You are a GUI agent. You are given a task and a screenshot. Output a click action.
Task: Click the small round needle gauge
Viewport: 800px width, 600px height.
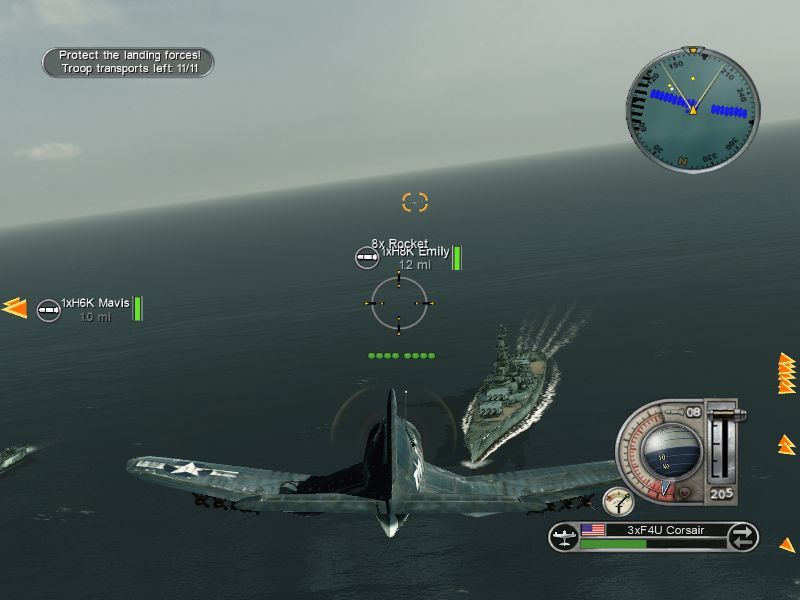click(618, 501)
